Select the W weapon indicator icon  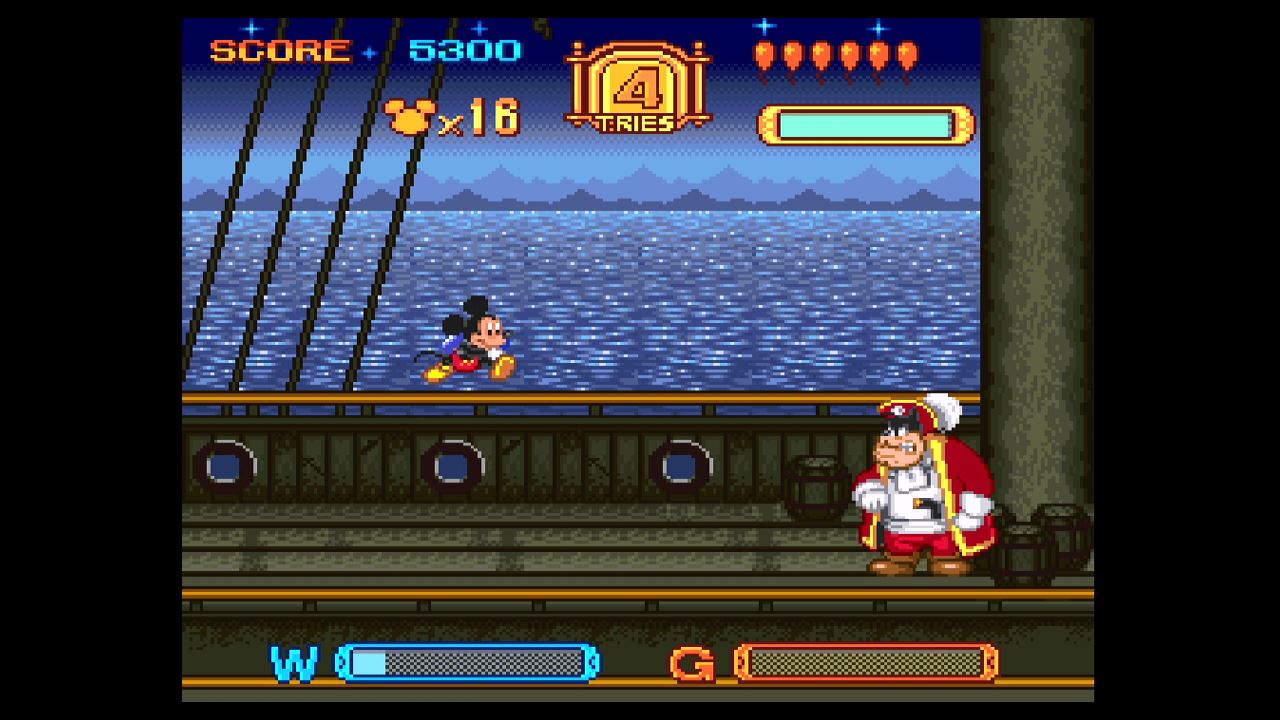[293, 663]
